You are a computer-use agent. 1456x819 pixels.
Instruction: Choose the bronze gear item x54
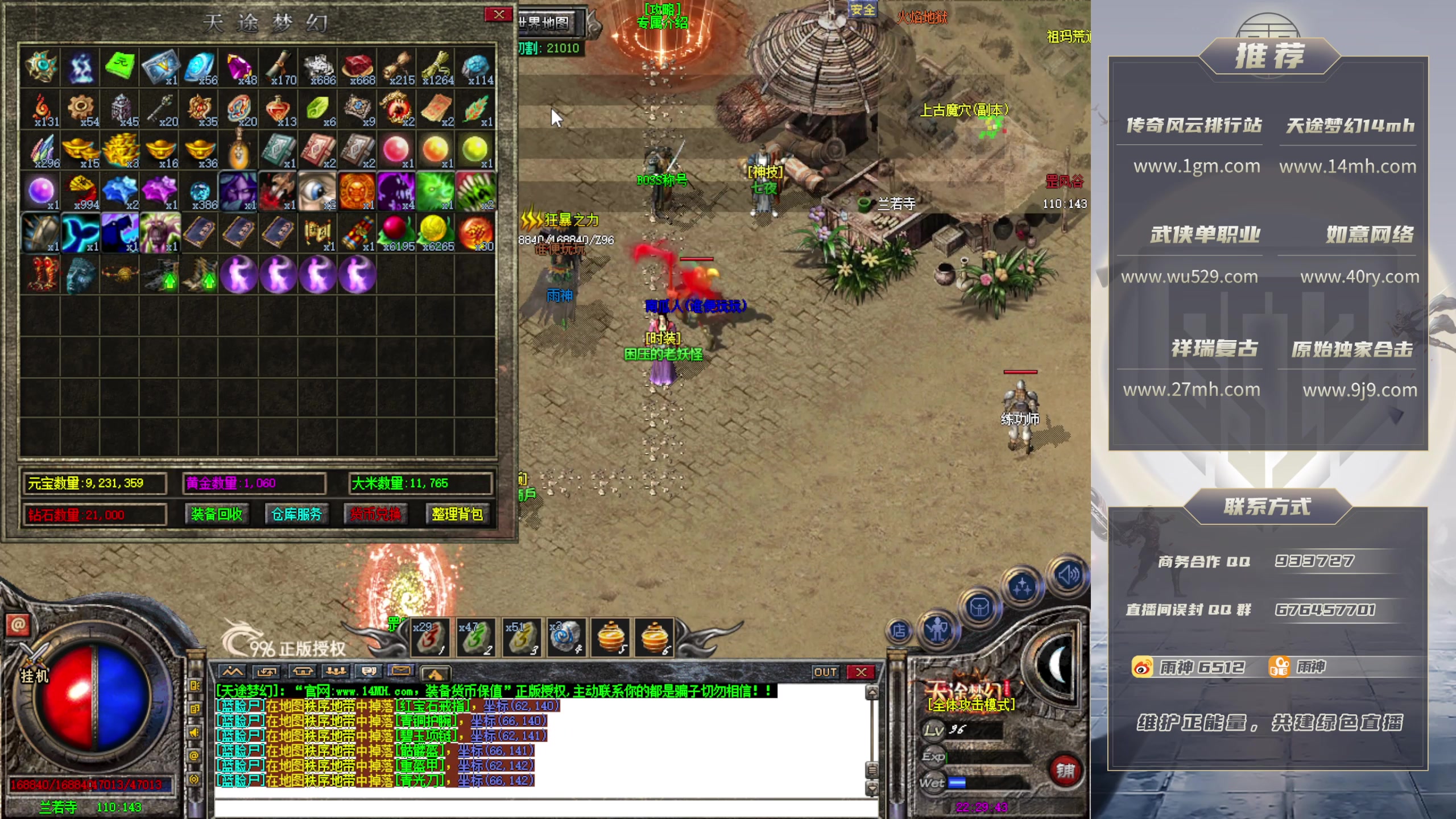point(81,109)
